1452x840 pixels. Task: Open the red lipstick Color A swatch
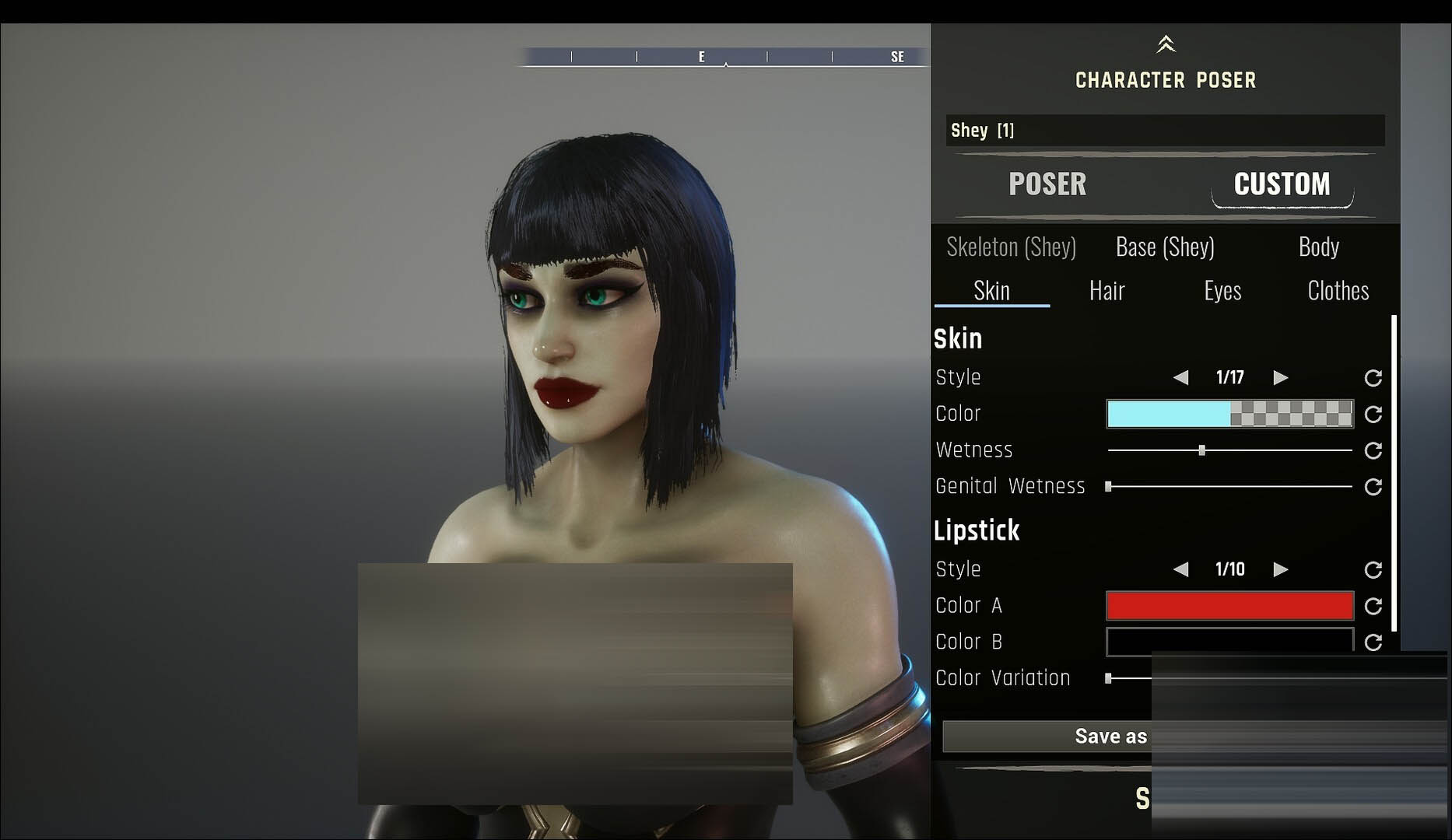click(1229, 606)
